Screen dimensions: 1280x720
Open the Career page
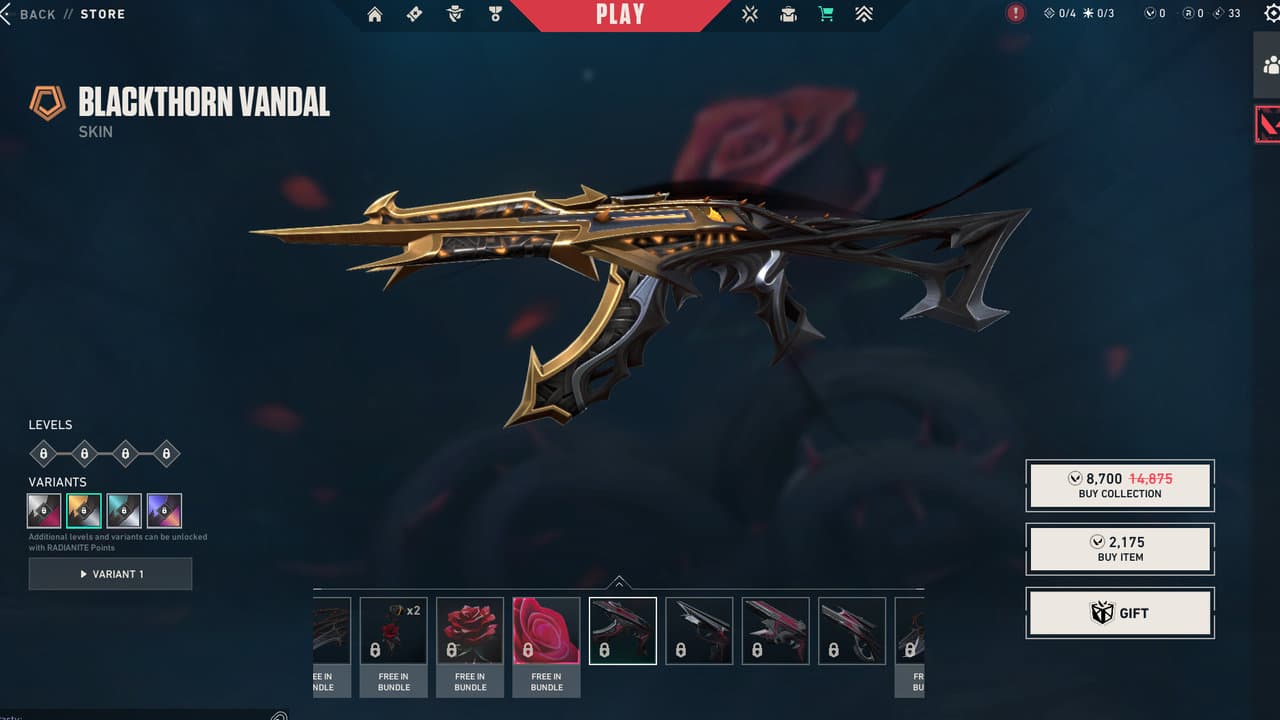(494, 14)
